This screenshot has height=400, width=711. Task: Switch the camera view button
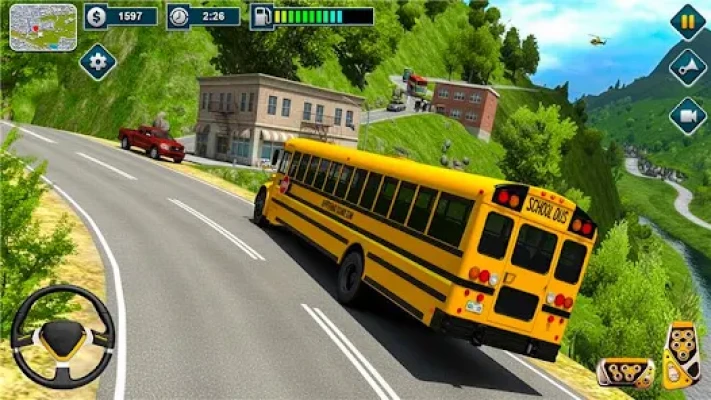pos(687,116)
